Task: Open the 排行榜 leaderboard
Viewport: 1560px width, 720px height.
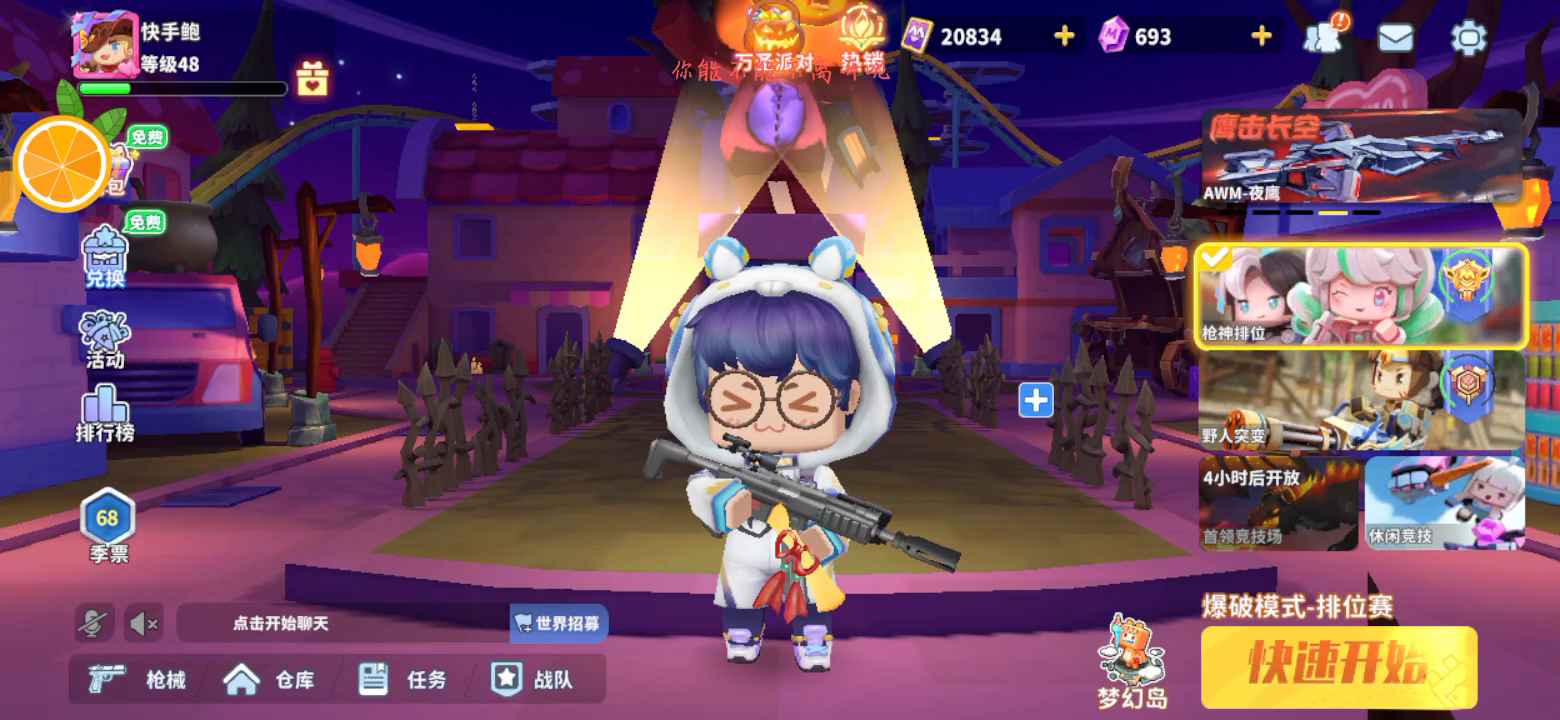Action: coord(105,414)
